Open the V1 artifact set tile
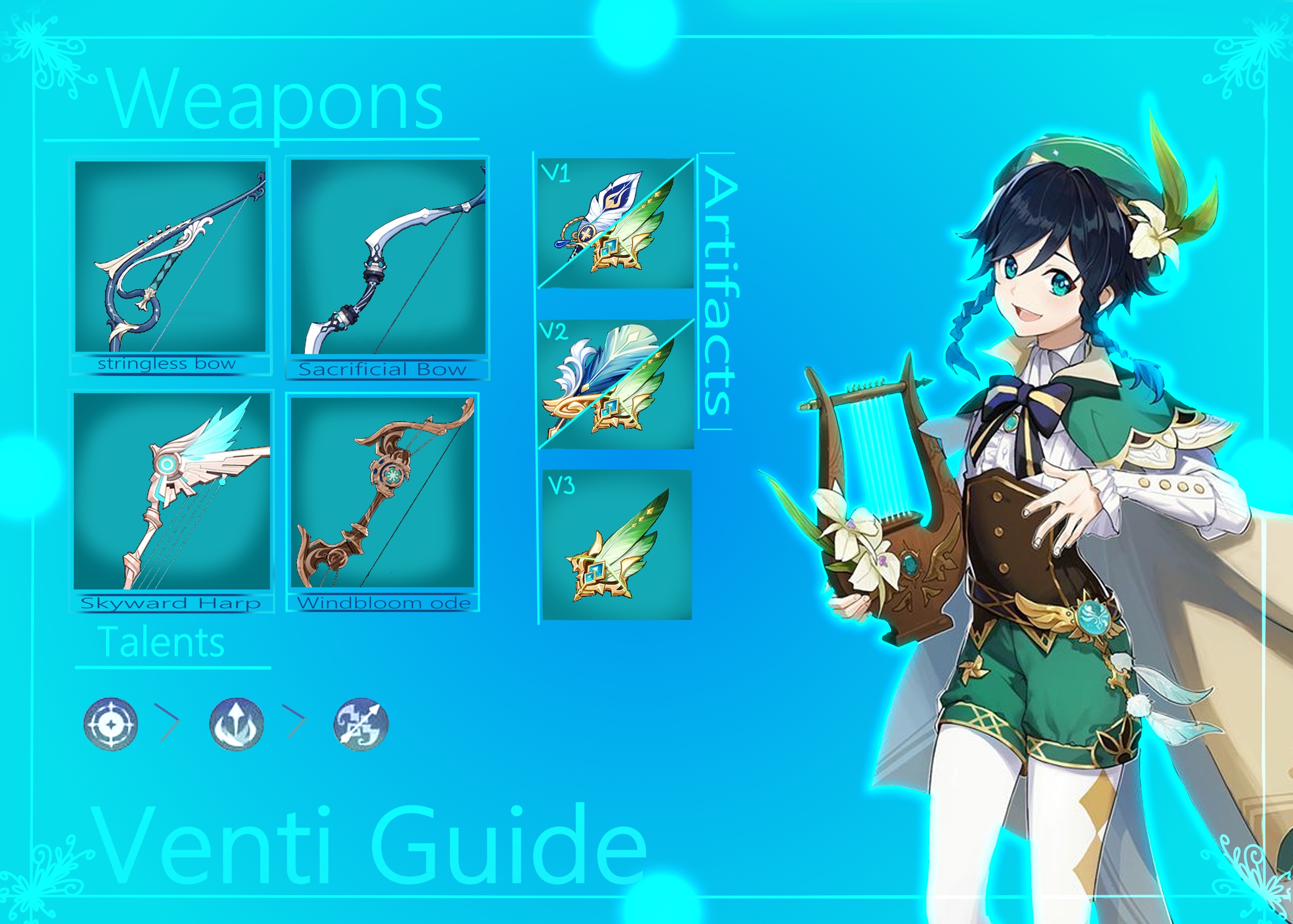1293x924 pixels. click(x=616, y=223)
